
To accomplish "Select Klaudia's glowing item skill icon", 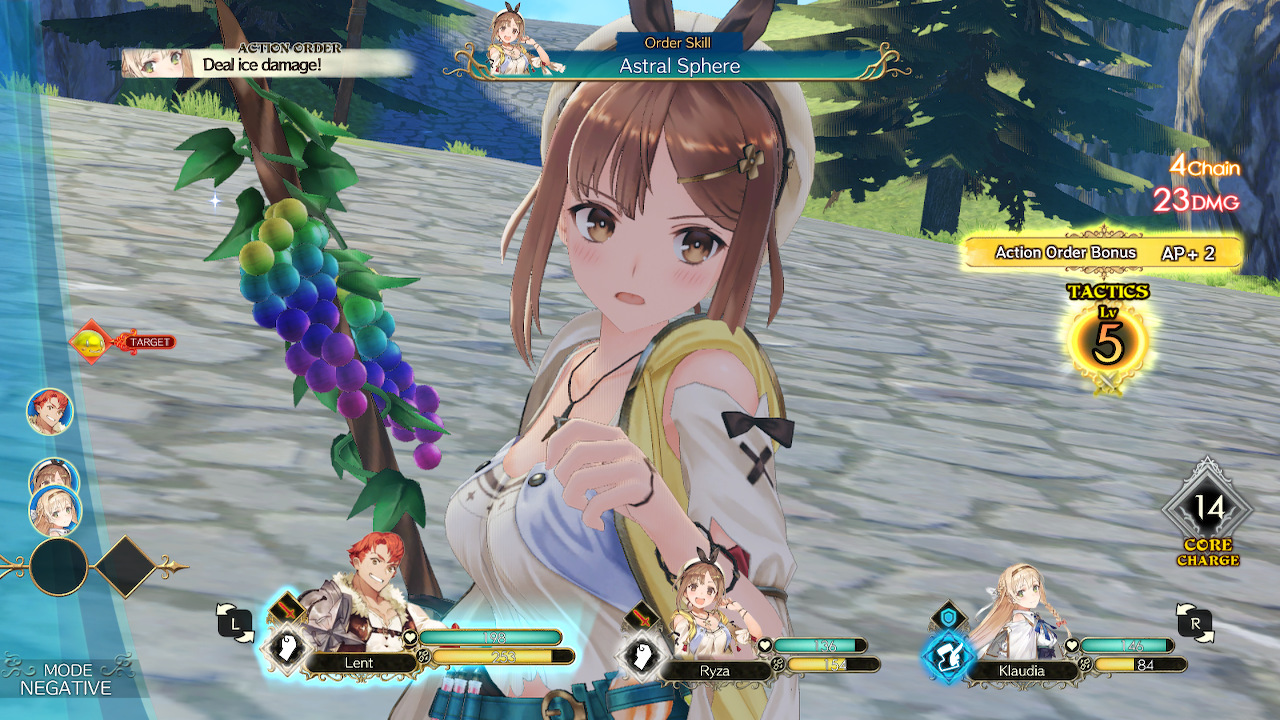I will pos(949,655).
